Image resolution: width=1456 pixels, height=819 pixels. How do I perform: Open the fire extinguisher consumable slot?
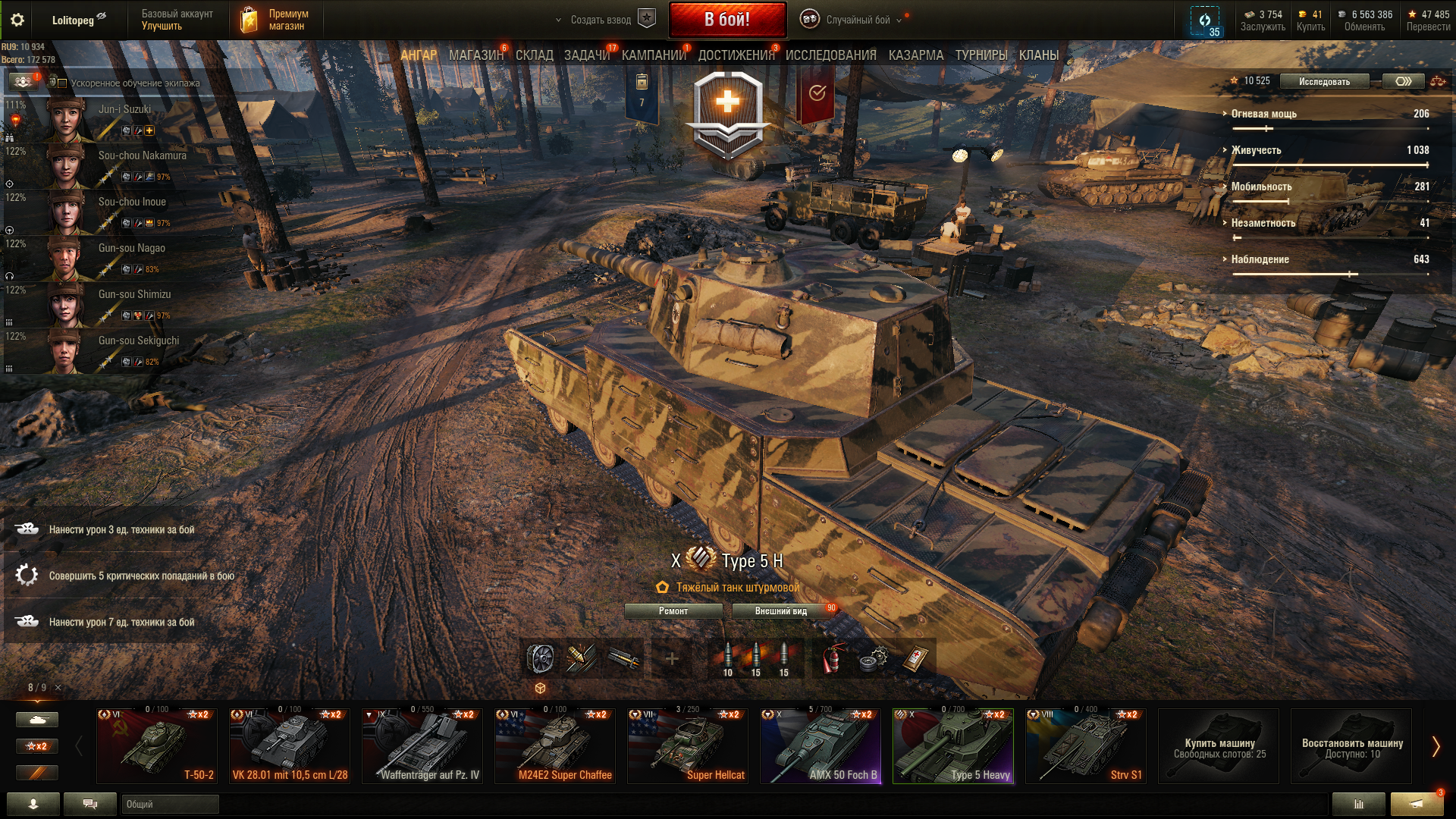point(832,658)
